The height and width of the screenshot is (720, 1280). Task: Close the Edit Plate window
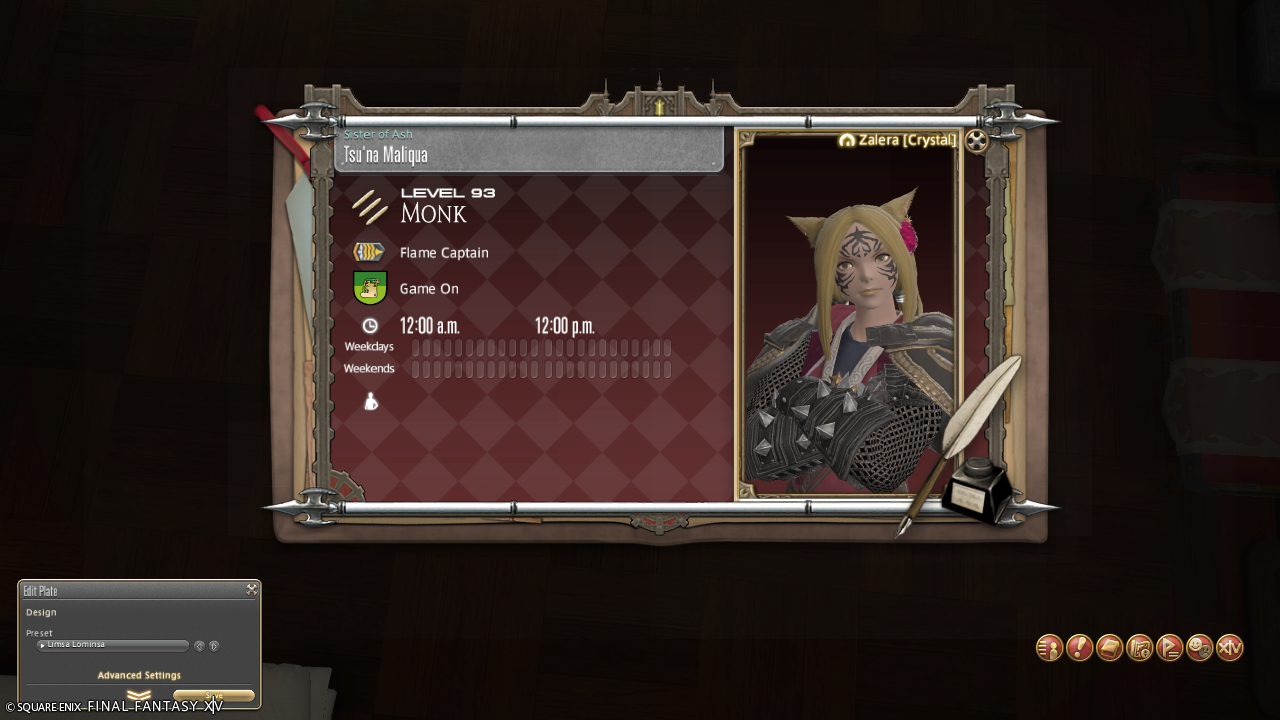click(x=252, y=590)
